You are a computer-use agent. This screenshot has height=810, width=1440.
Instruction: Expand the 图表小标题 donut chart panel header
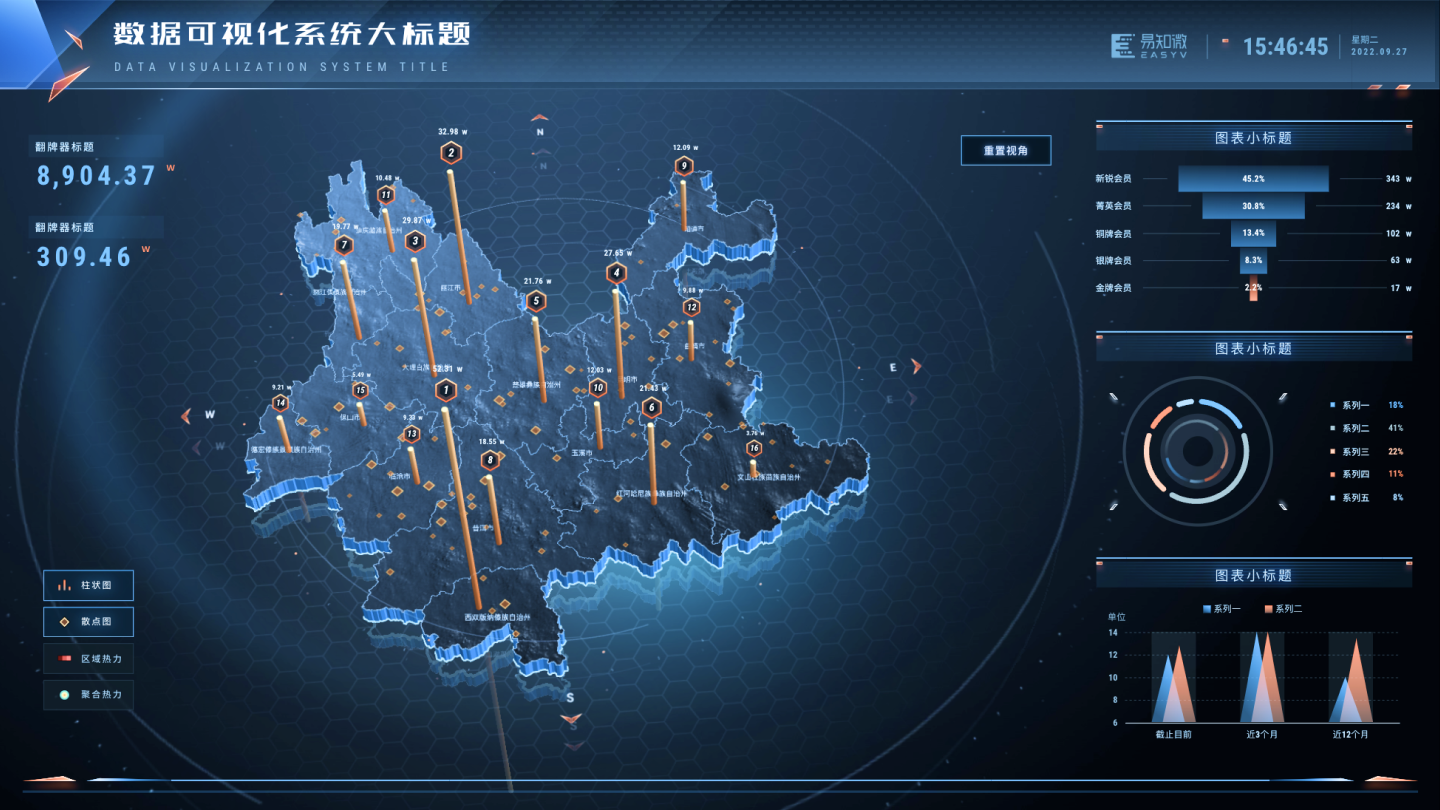[x=1254, y=348]
